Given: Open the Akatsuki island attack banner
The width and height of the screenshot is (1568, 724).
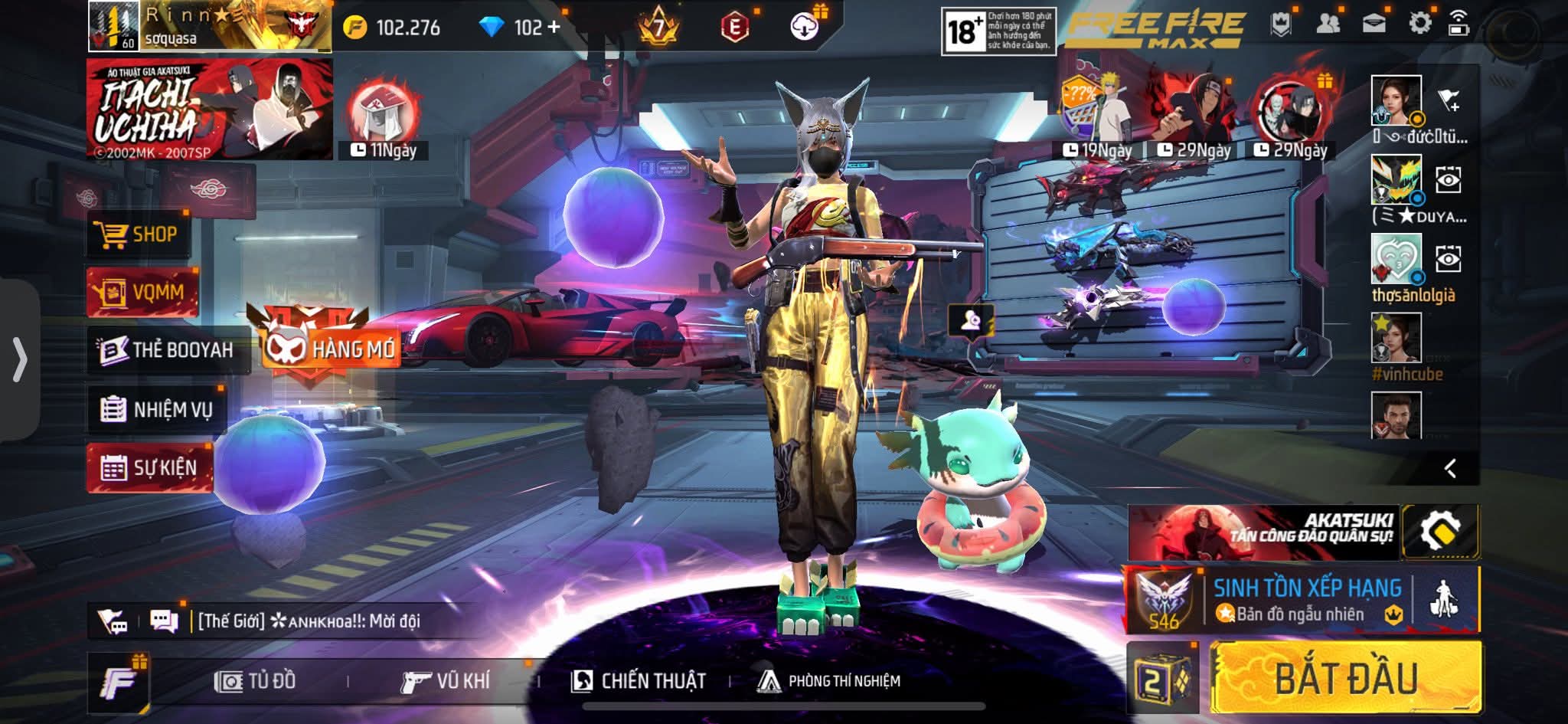Looking at the screenshot, I should pos(1263,532).
